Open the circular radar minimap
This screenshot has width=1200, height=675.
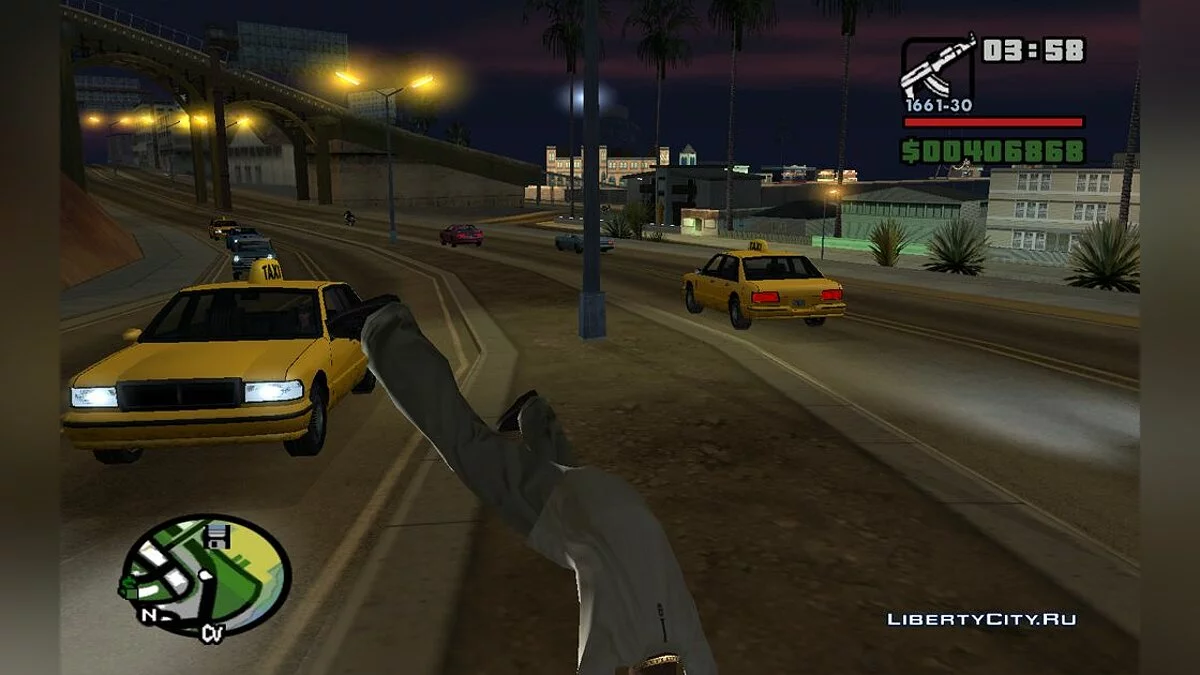204,575
